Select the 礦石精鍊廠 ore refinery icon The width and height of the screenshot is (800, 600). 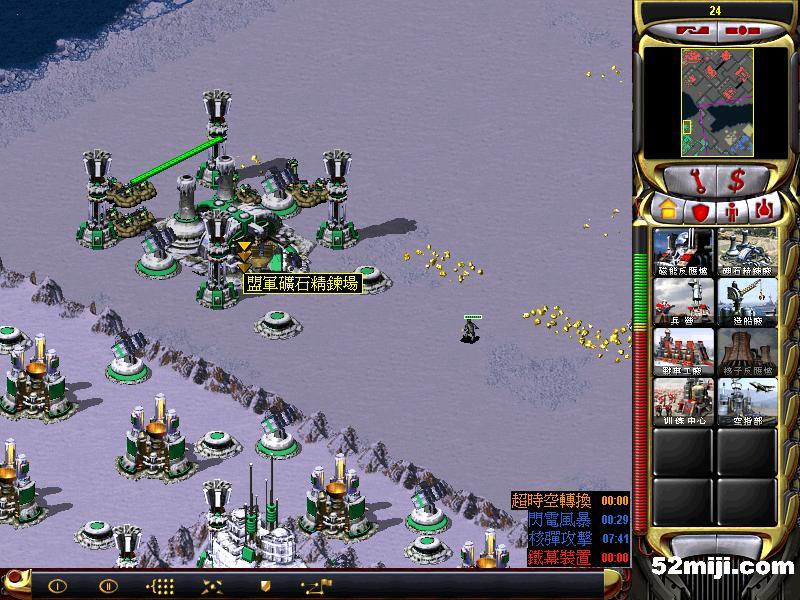[x=746, y=252]
